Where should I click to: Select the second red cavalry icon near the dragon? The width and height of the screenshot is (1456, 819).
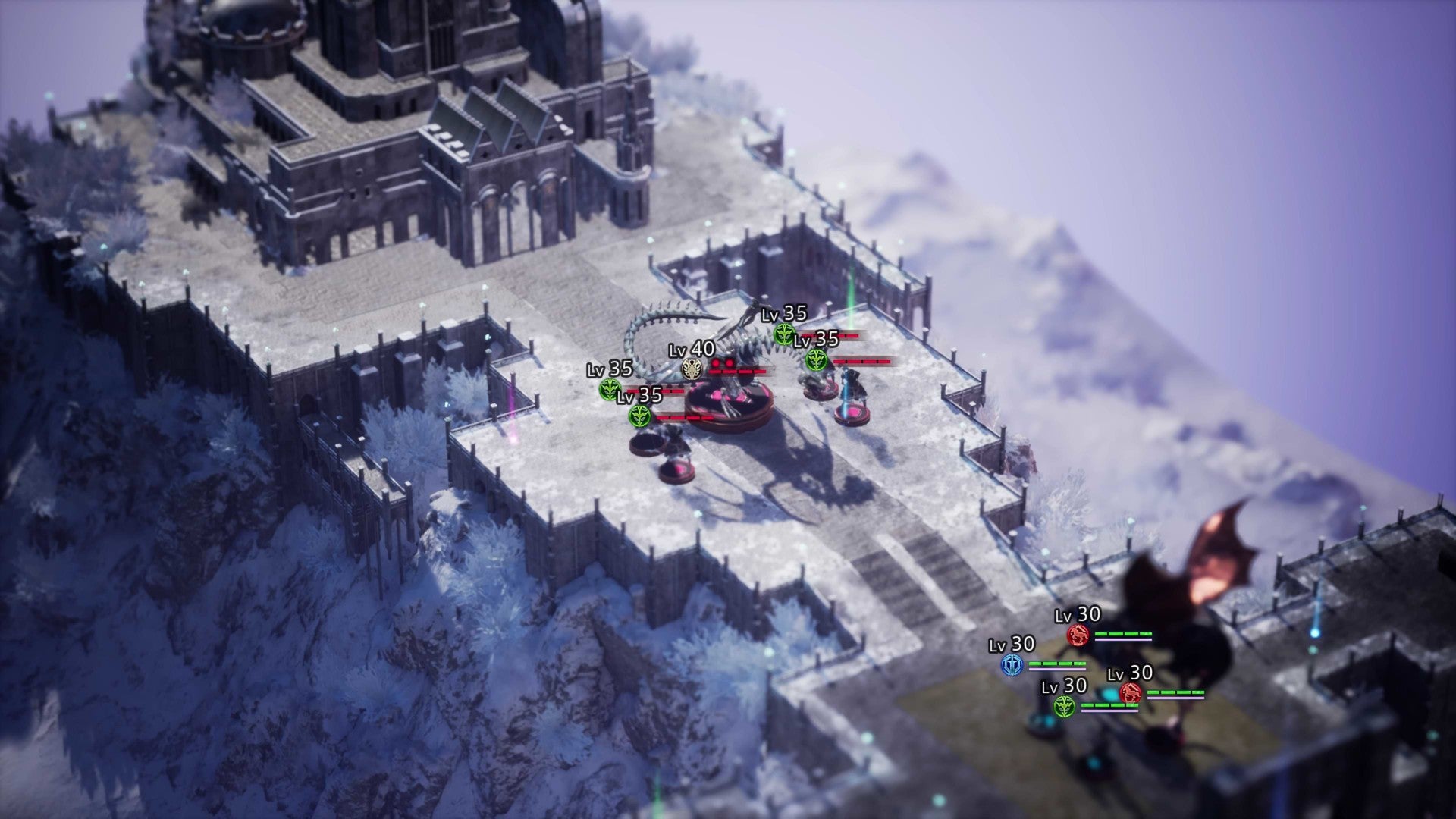click(x=1131, y=694)
